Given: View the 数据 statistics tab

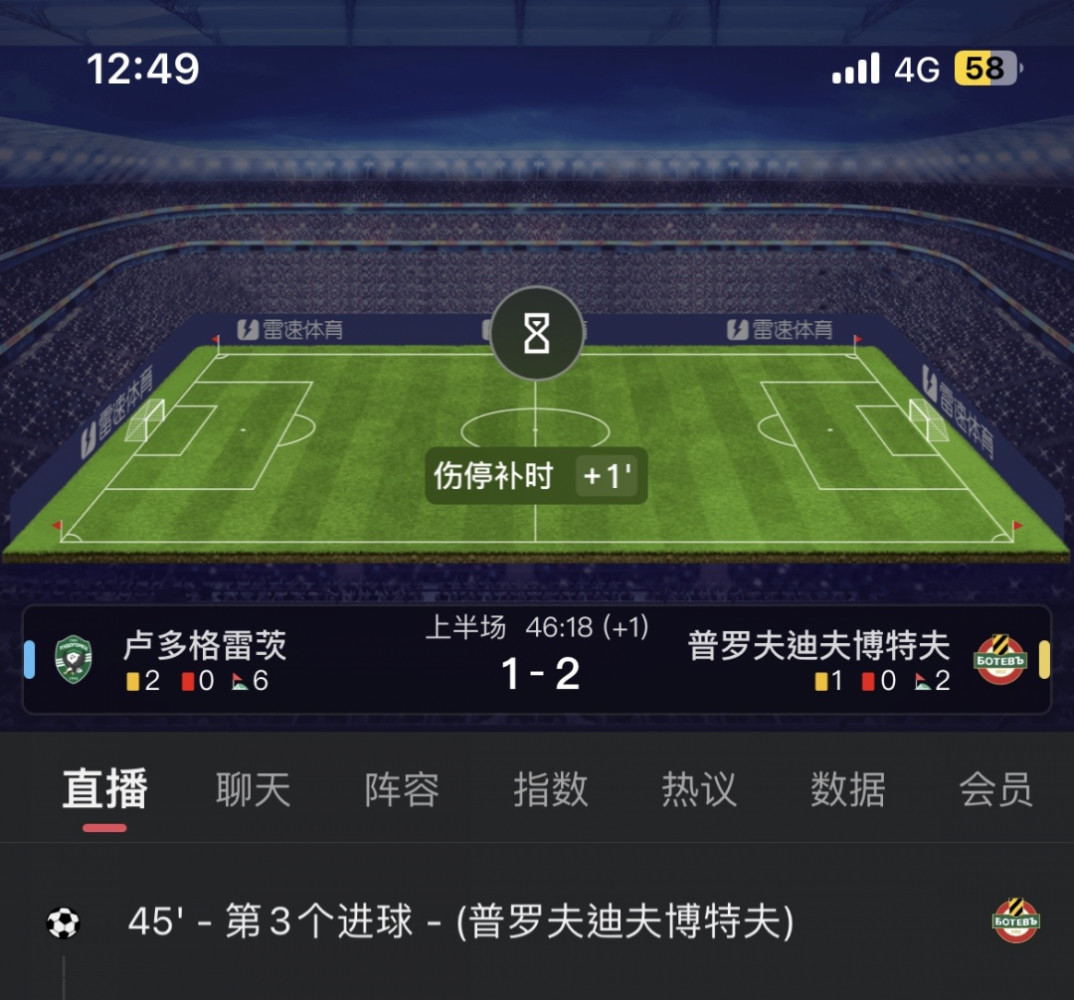Looking at the screenshot, I should point(848,790).
